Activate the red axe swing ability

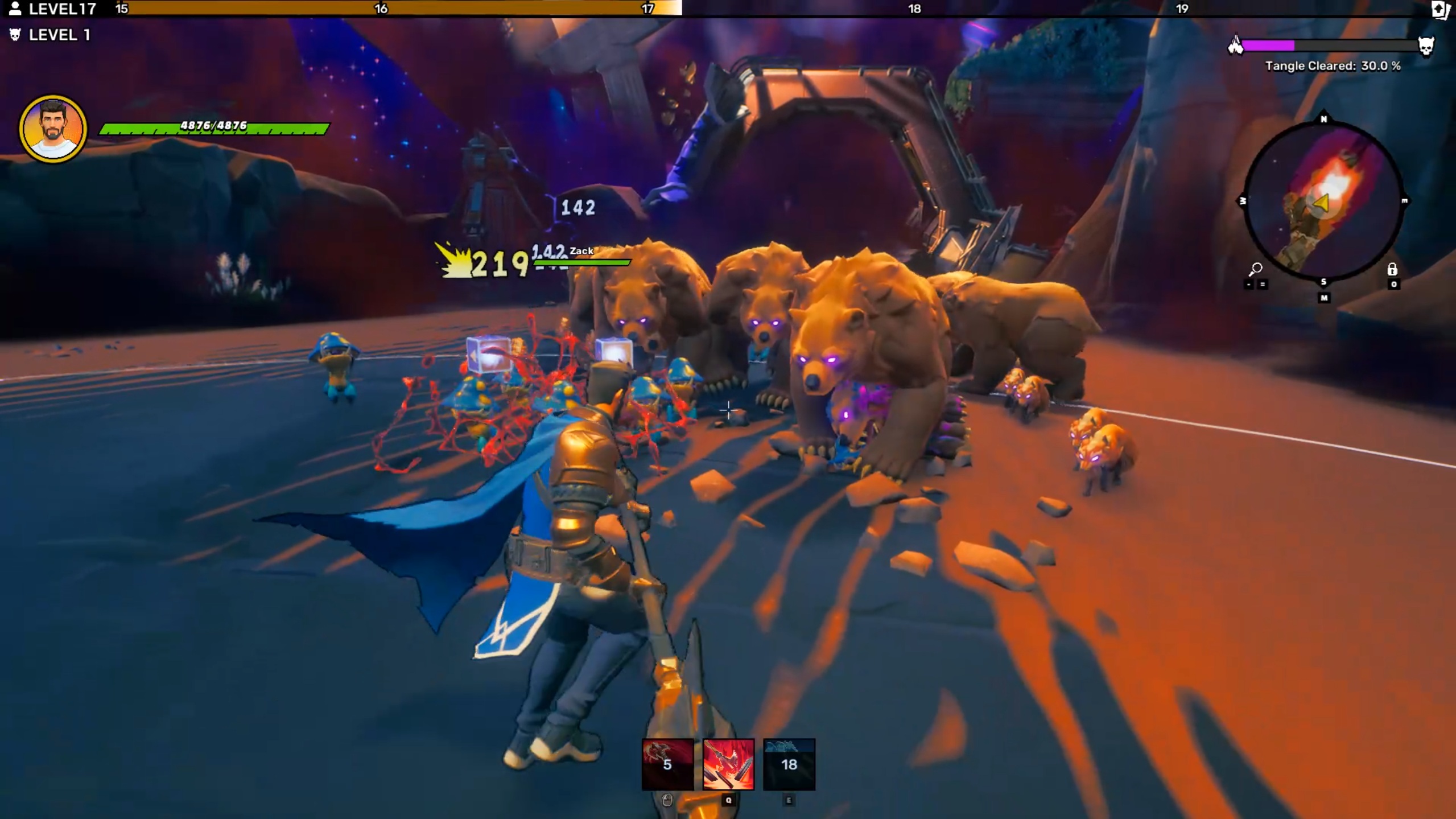667,764
